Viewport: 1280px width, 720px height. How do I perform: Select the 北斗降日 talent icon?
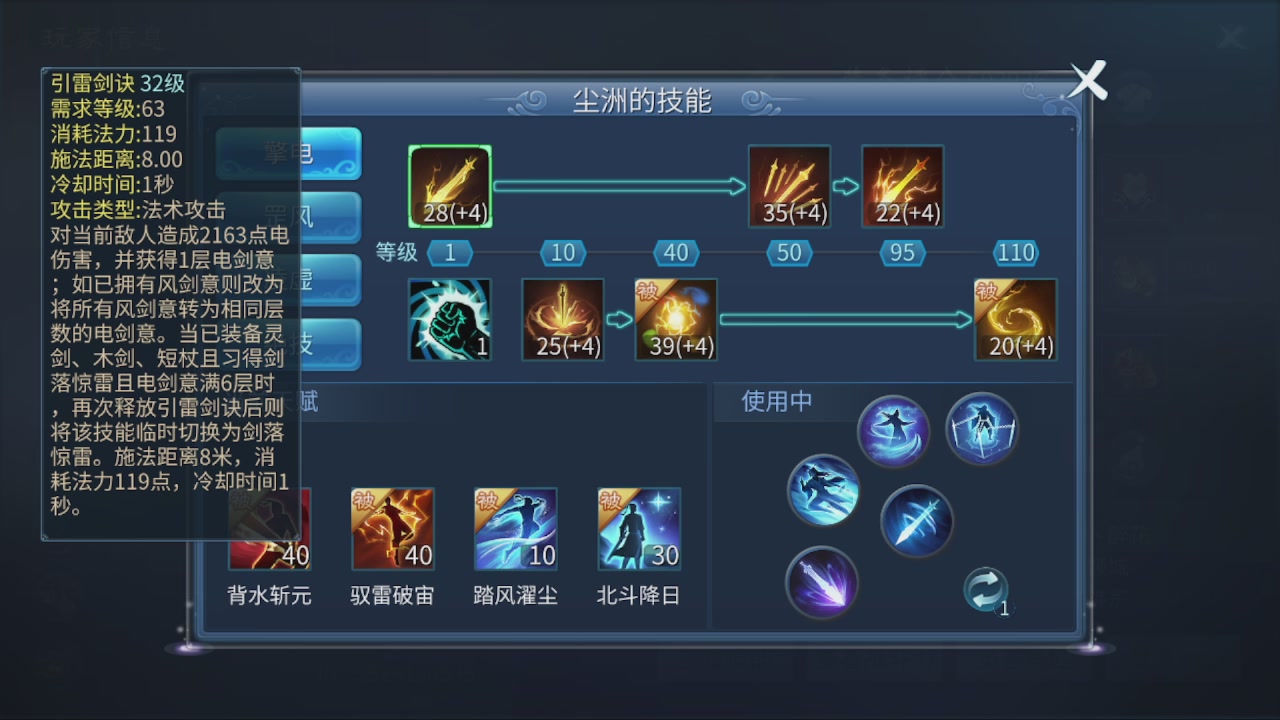638,529
